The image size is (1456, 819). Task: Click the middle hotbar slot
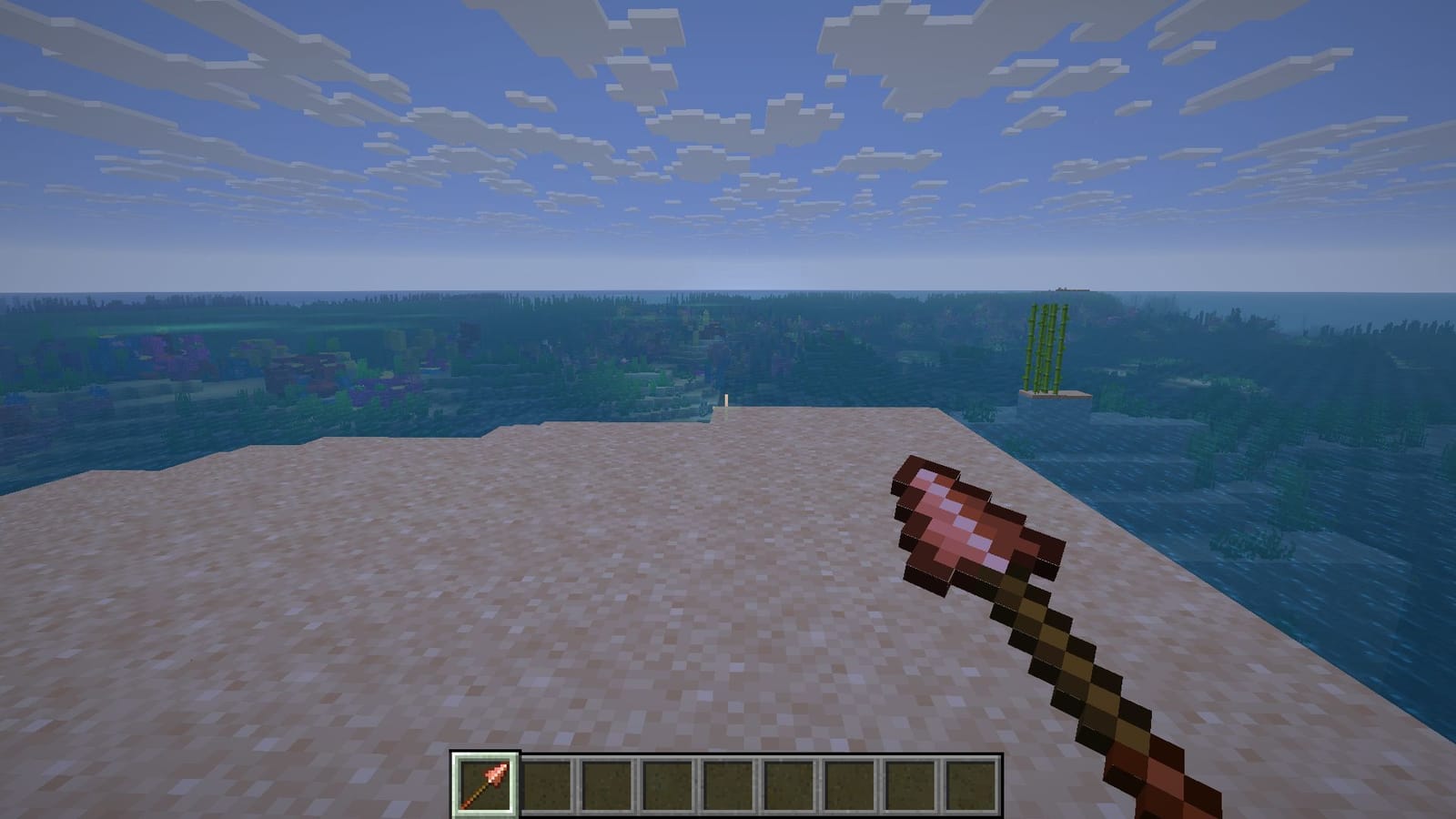[x=728, y=784]
